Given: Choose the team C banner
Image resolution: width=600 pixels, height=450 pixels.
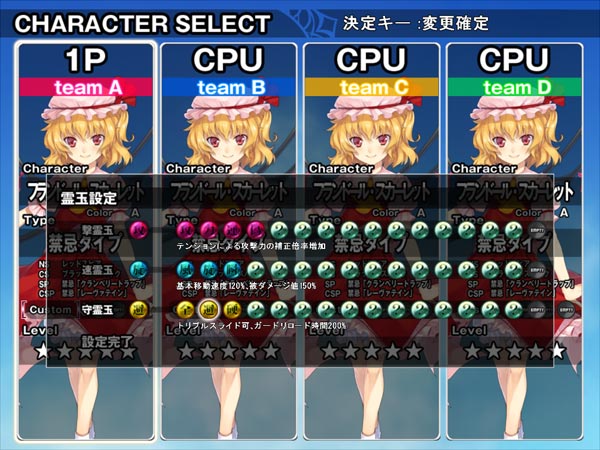Looking at the screenshot, I should tap(372, 87).
